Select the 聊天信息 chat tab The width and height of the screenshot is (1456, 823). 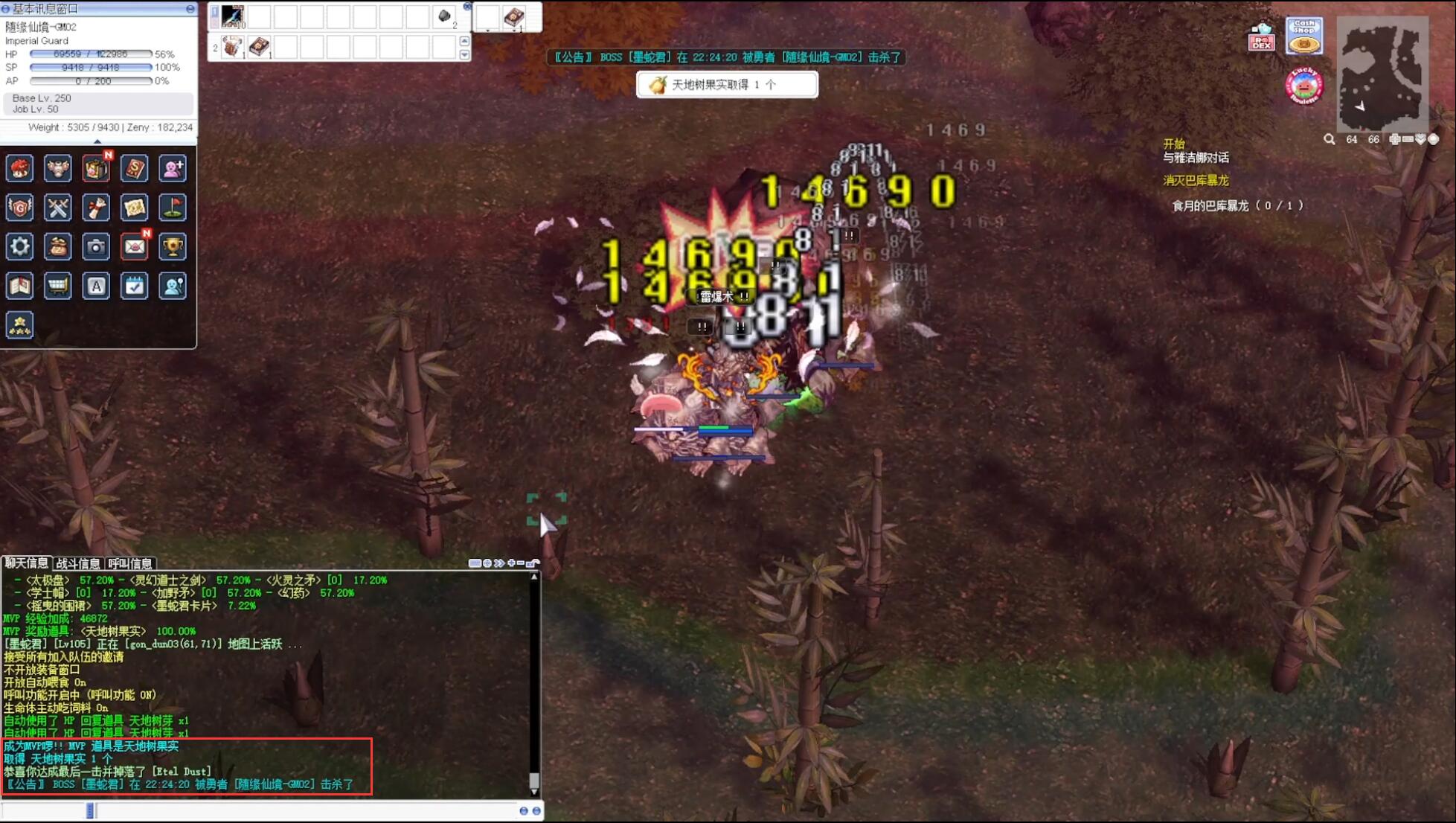pos(26,563)
